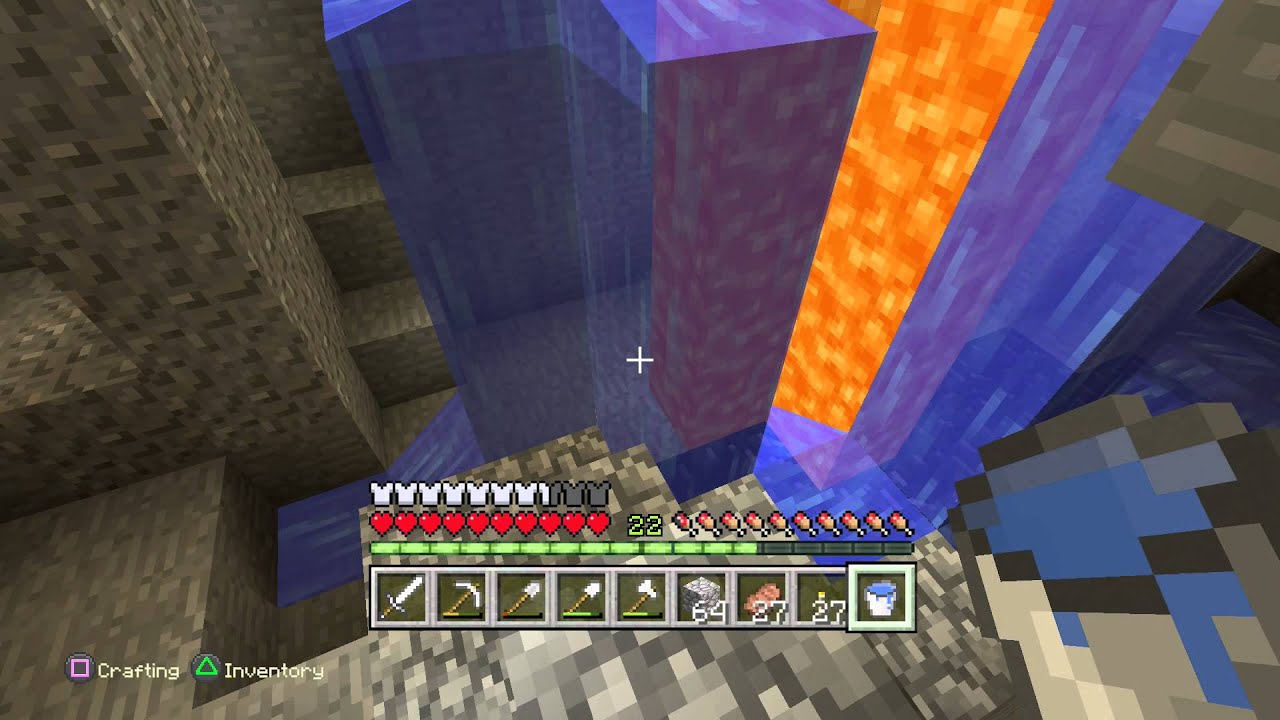Switch to the torch stack slot
The height and width of the screenshot is (720, 1280).
[x=821, y=599]
